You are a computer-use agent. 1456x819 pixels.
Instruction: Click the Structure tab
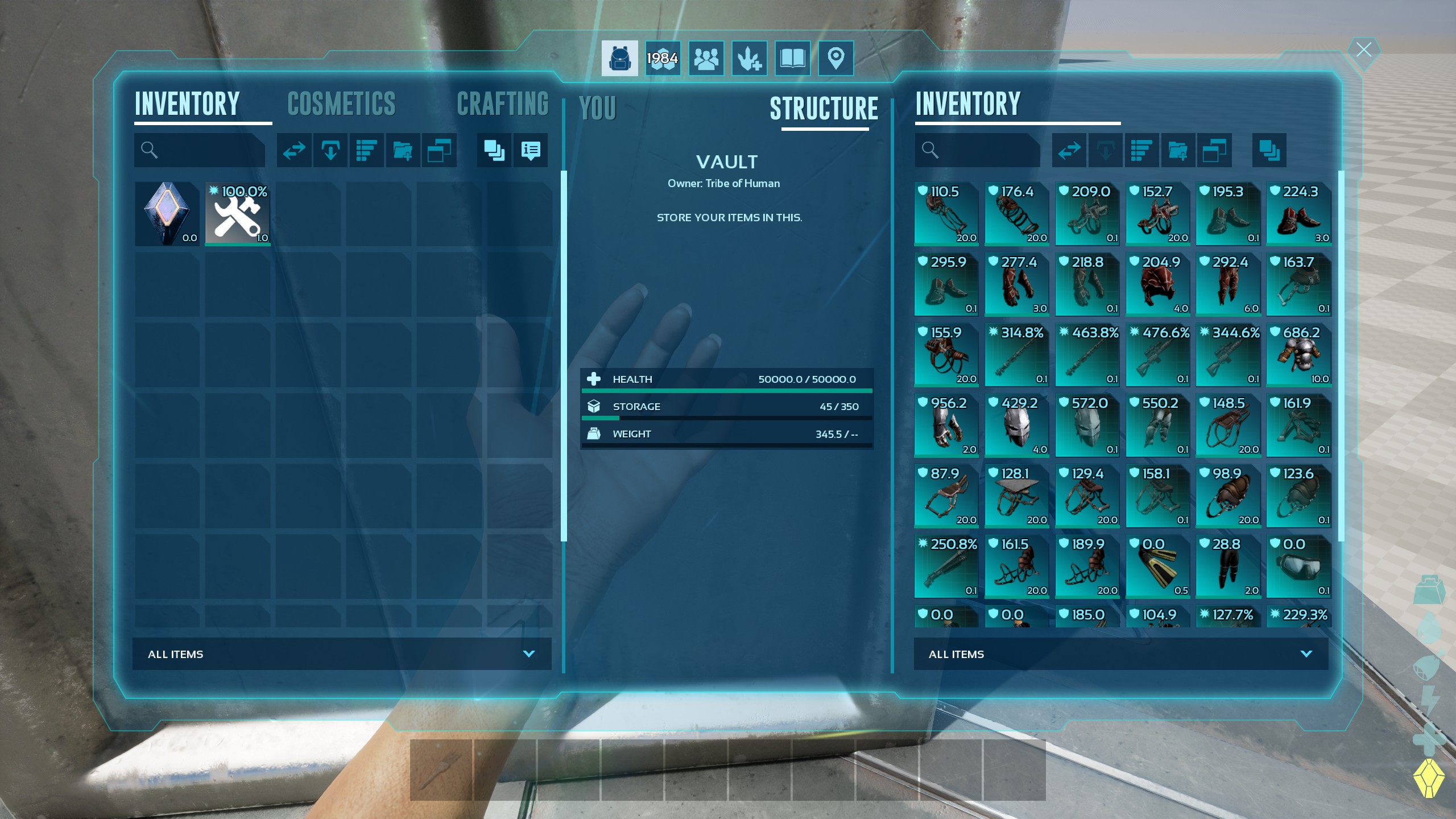[x=824, y=109]
